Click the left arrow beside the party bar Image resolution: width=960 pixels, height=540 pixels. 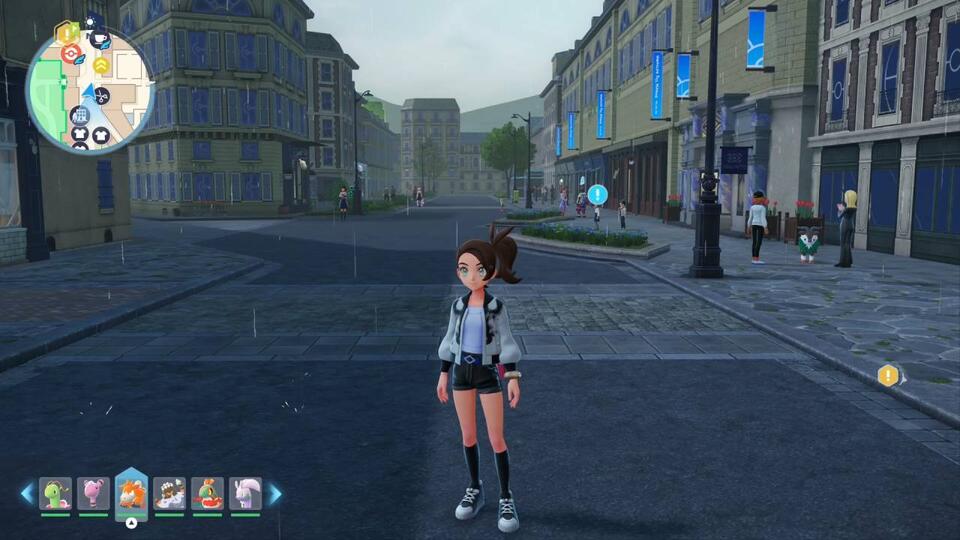(27, 493)
